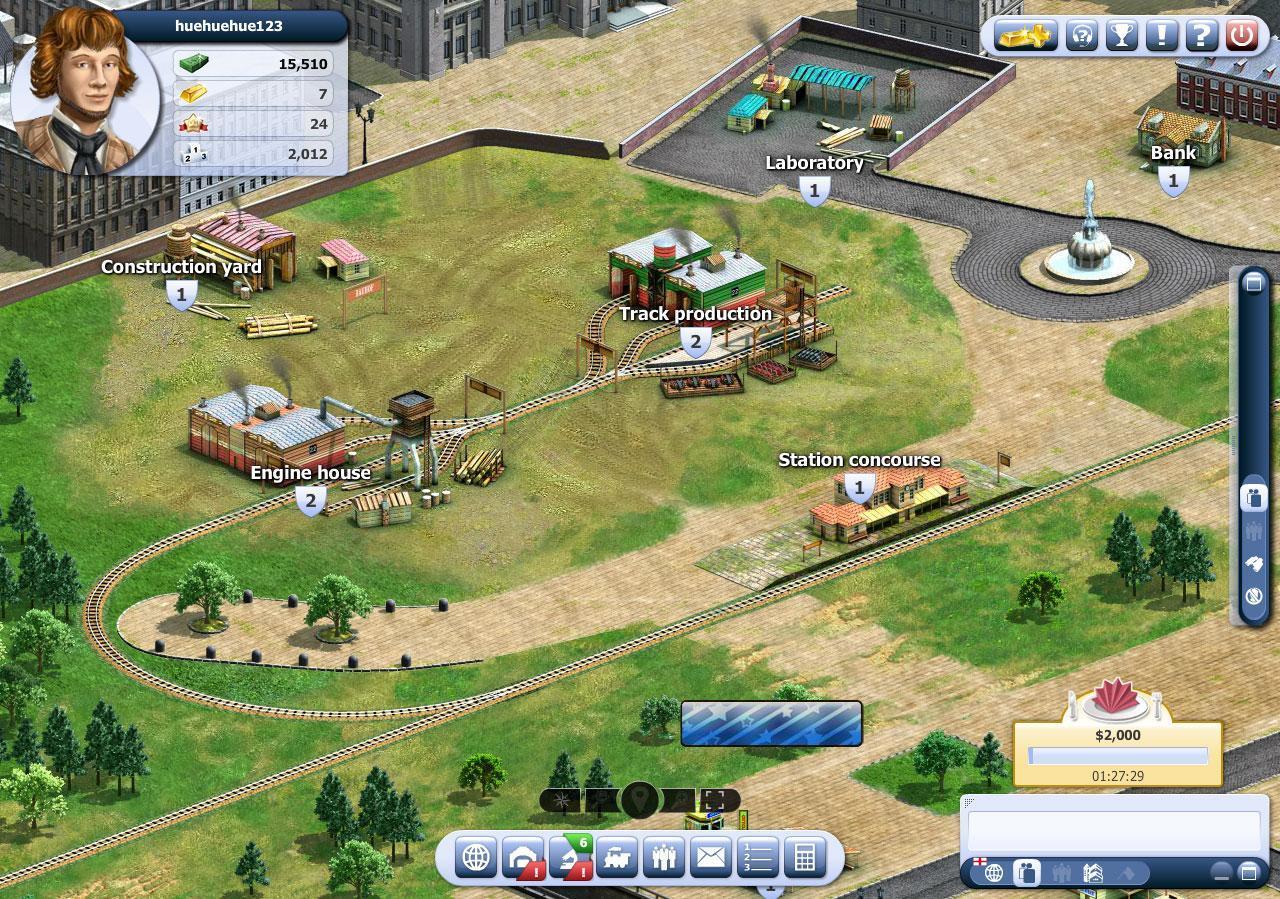Open the locomotive trains menu

(x=617, y=857)
